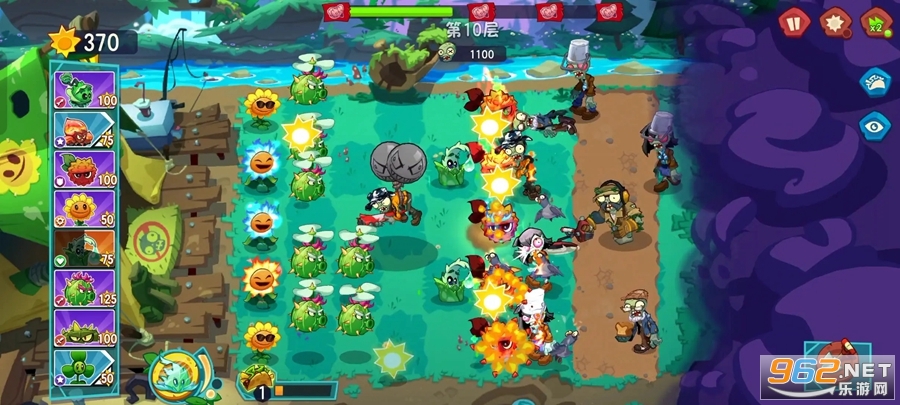Select the sunflower seed packet costing 50

pos(86,209)
